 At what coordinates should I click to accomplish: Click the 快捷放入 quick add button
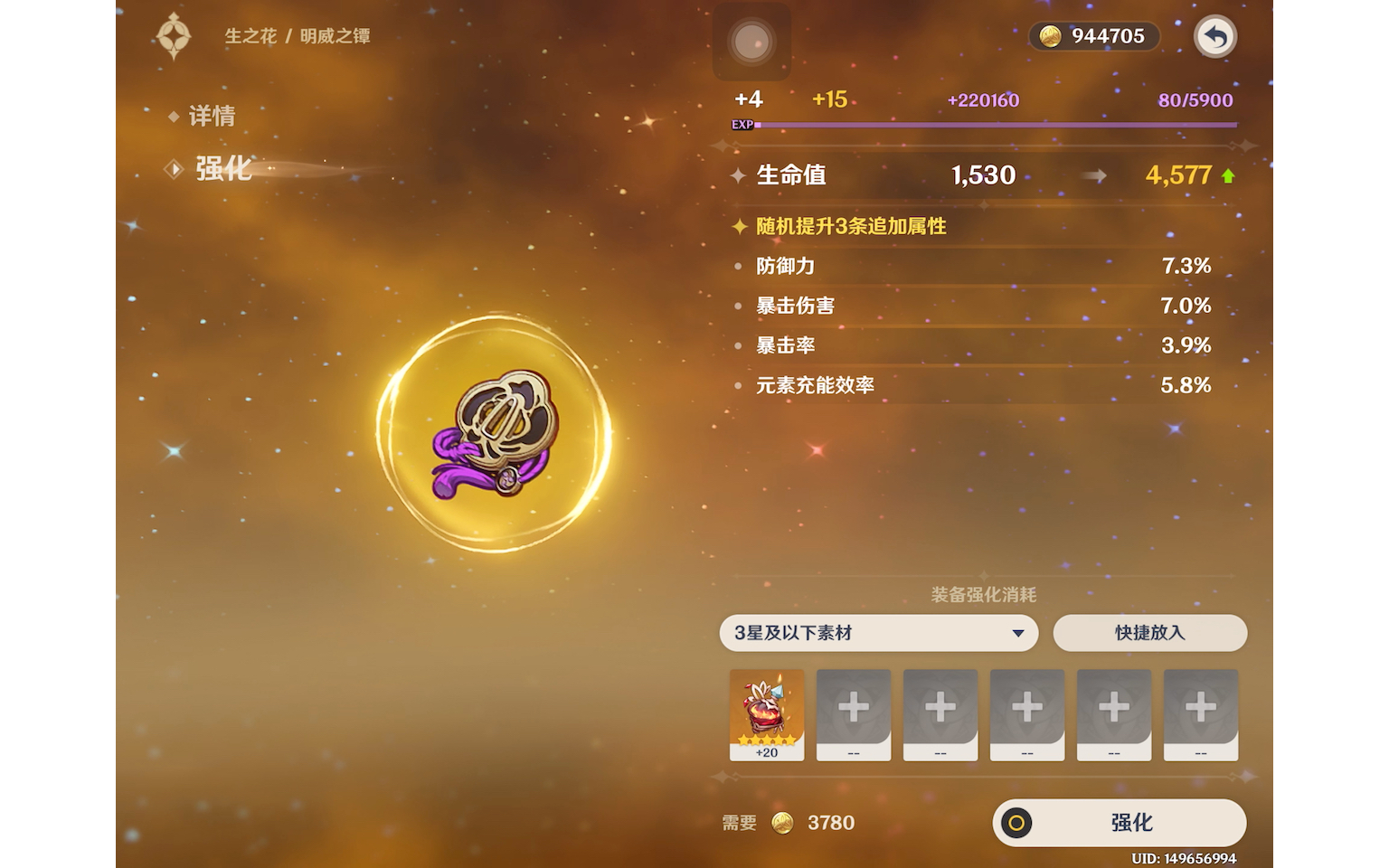click(x=1150, y=633)
